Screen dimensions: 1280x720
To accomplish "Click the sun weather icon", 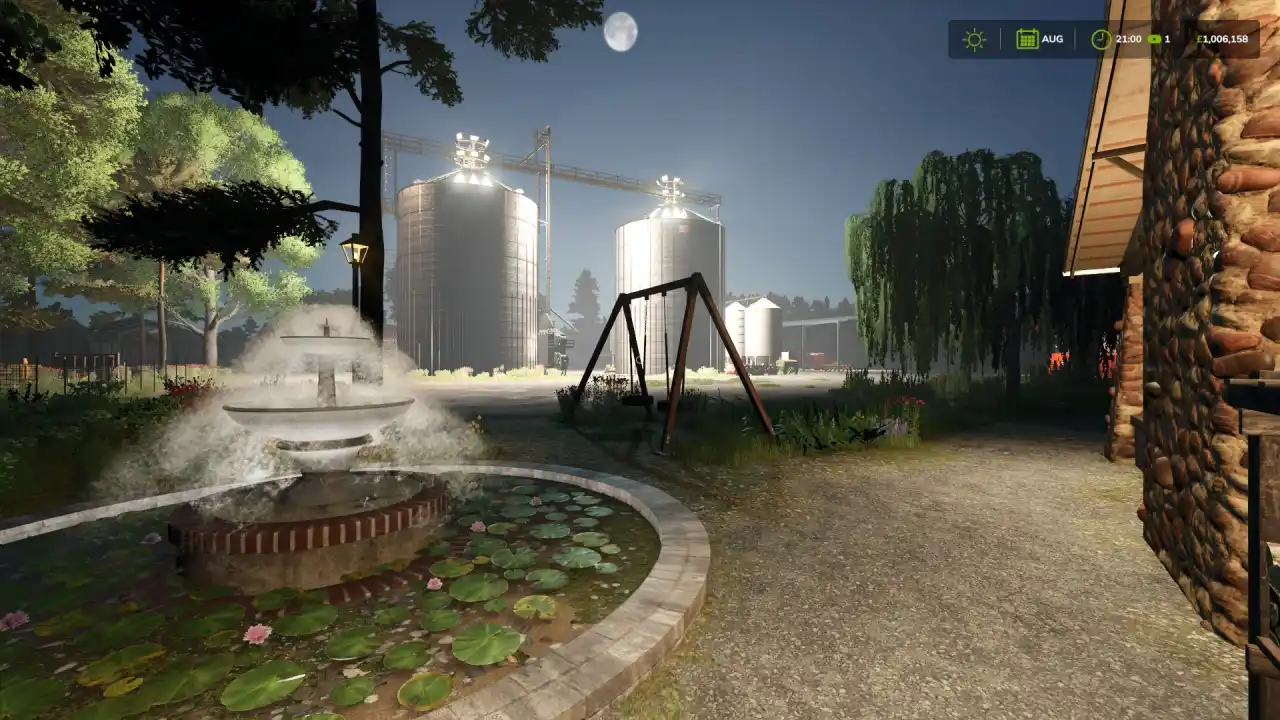I will [x=973, y=39].
